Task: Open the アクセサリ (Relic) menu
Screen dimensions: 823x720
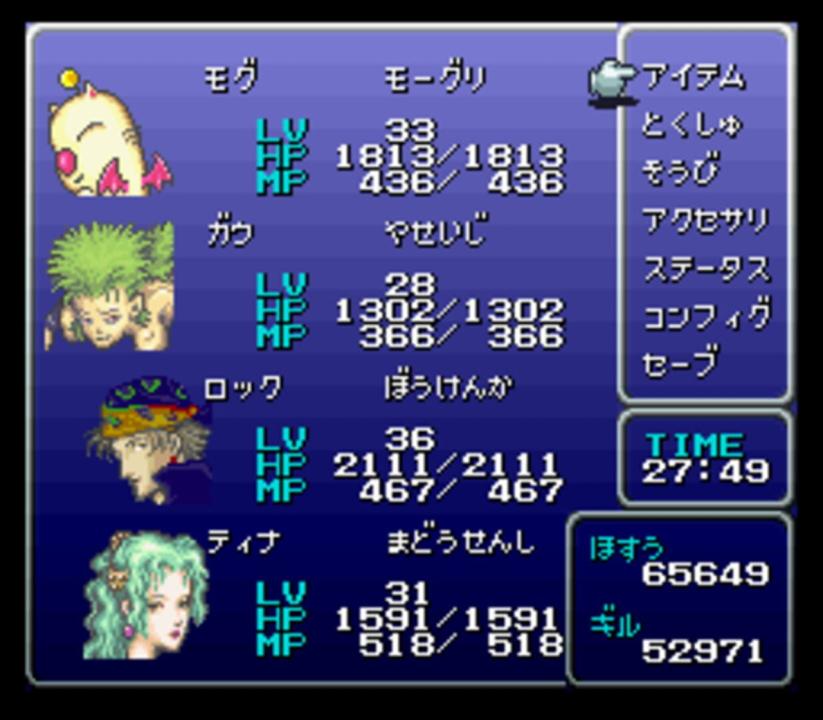Action: pyautogui.click(x=705, y=220)
